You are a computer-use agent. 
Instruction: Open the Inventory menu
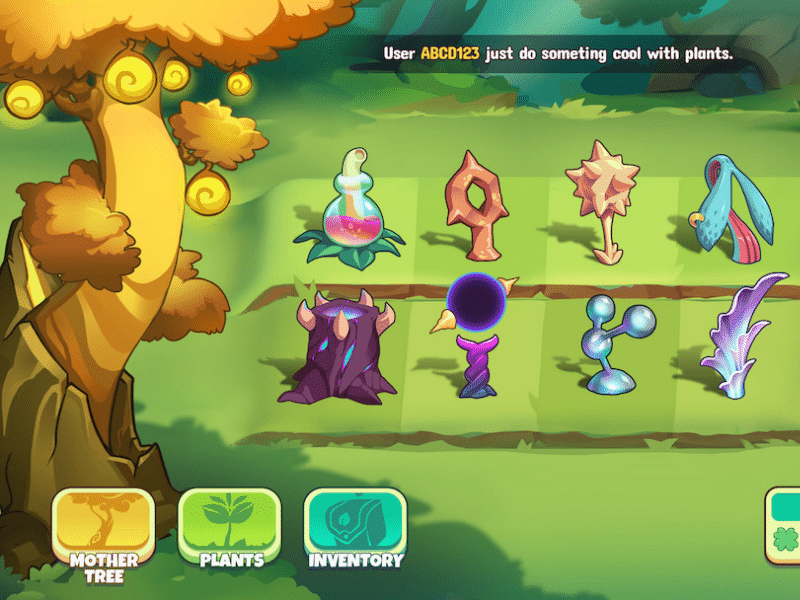point(356,530)
